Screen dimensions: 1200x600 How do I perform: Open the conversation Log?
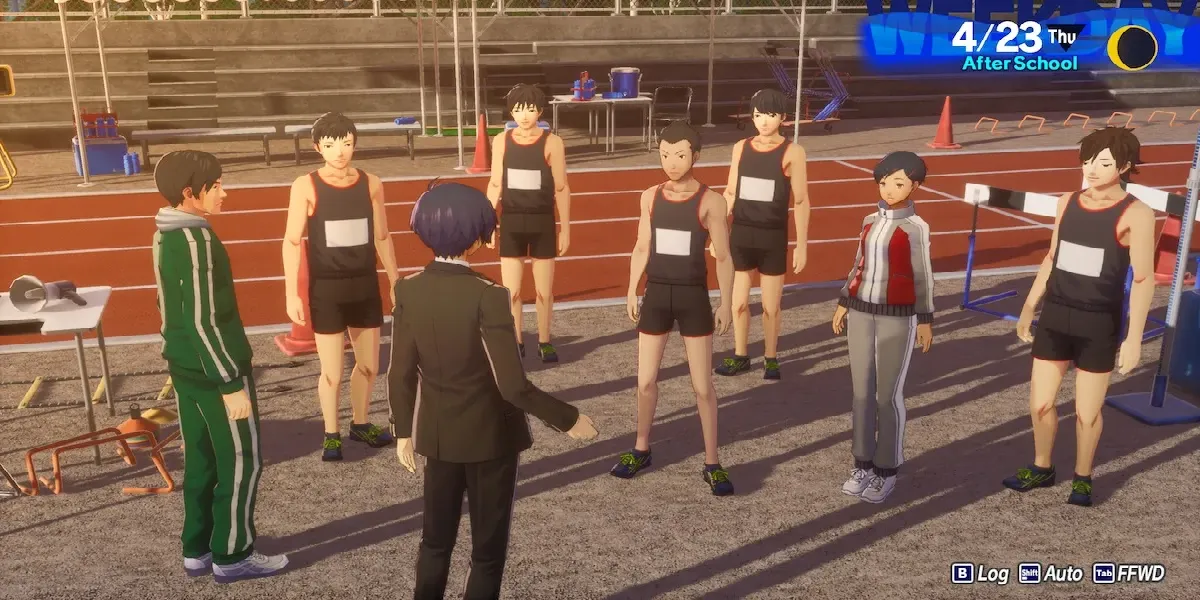coord(980,573)
